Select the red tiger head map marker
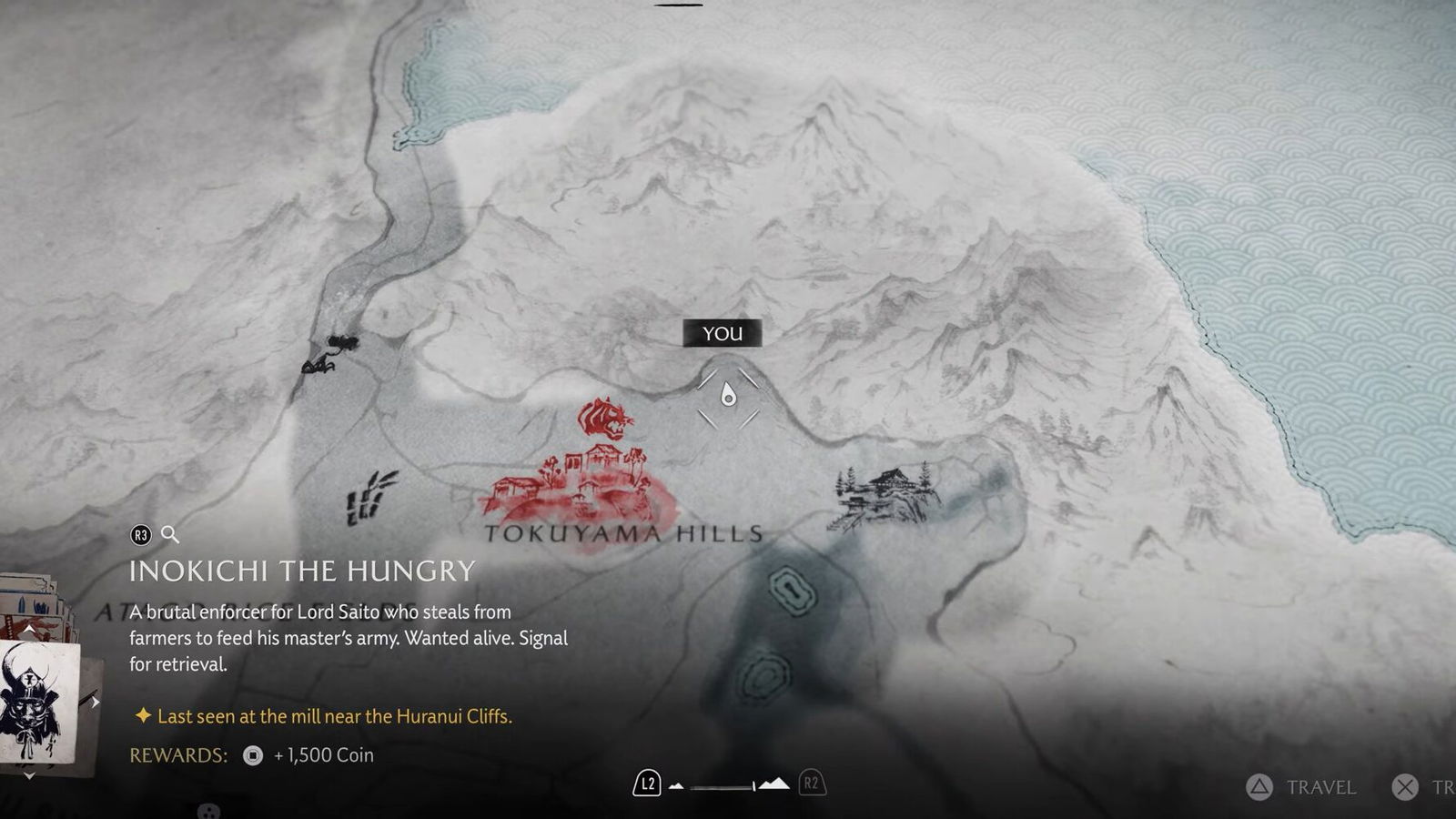This screenshot has height=819, width=1456. click(x=605, y=418)
